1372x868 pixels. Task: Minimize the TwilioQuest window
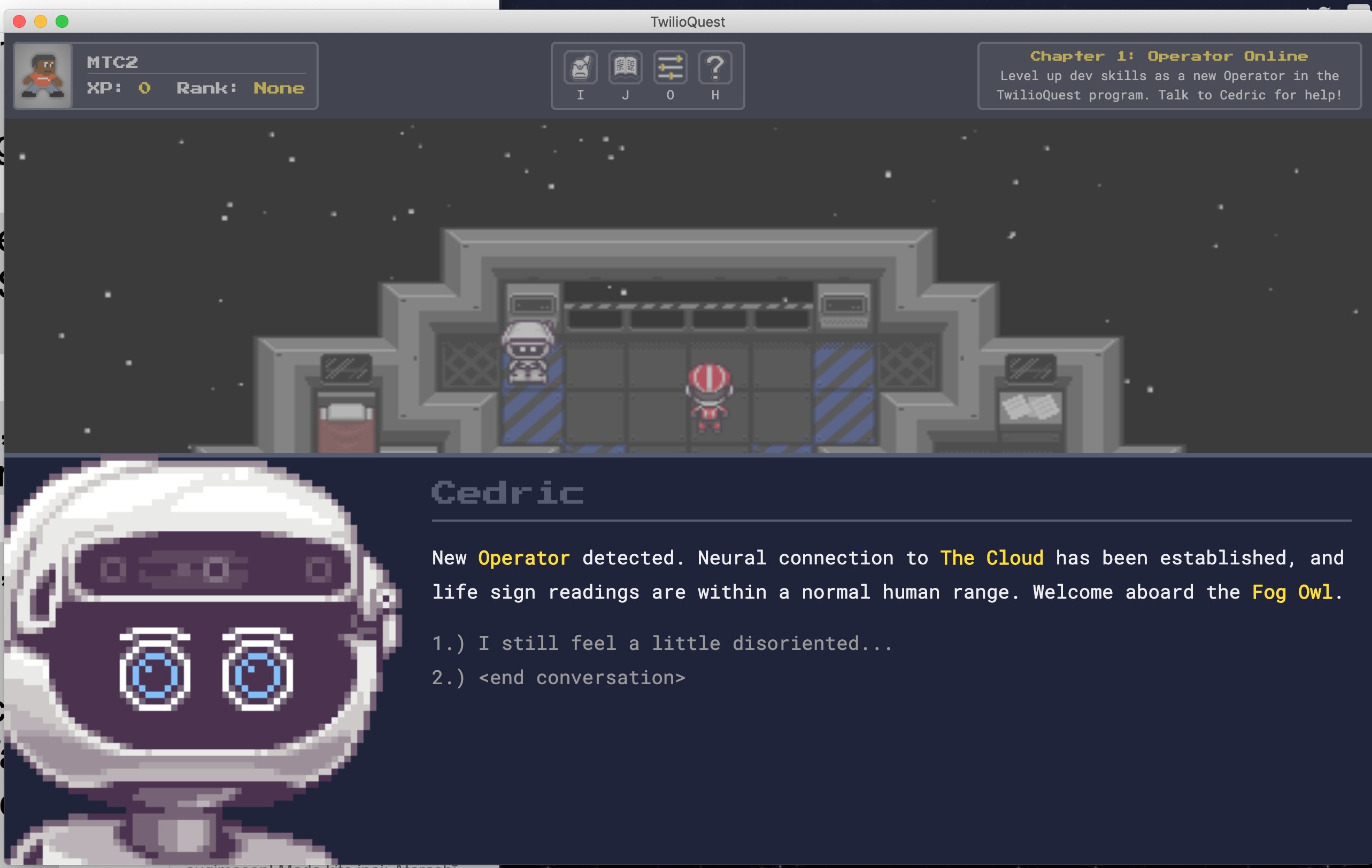[41, 21]
